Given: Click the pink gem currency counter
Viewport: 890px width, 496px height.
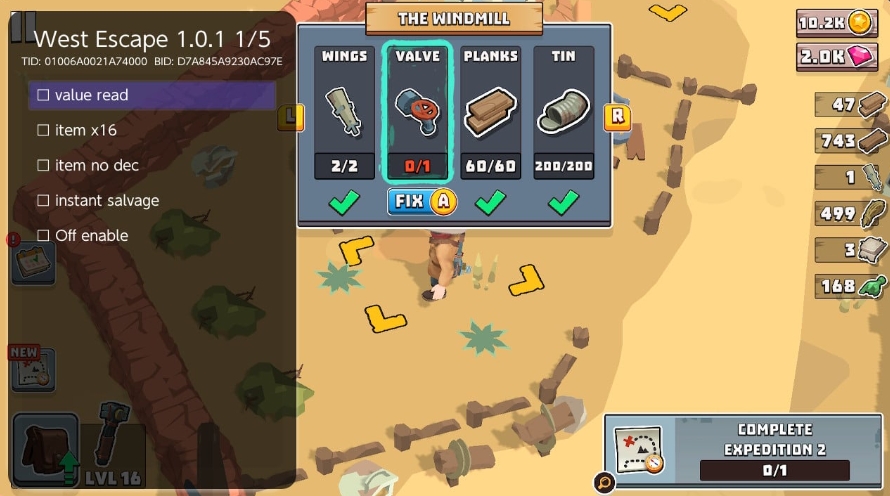Looking at the screenshot, I should pos(836,56).
